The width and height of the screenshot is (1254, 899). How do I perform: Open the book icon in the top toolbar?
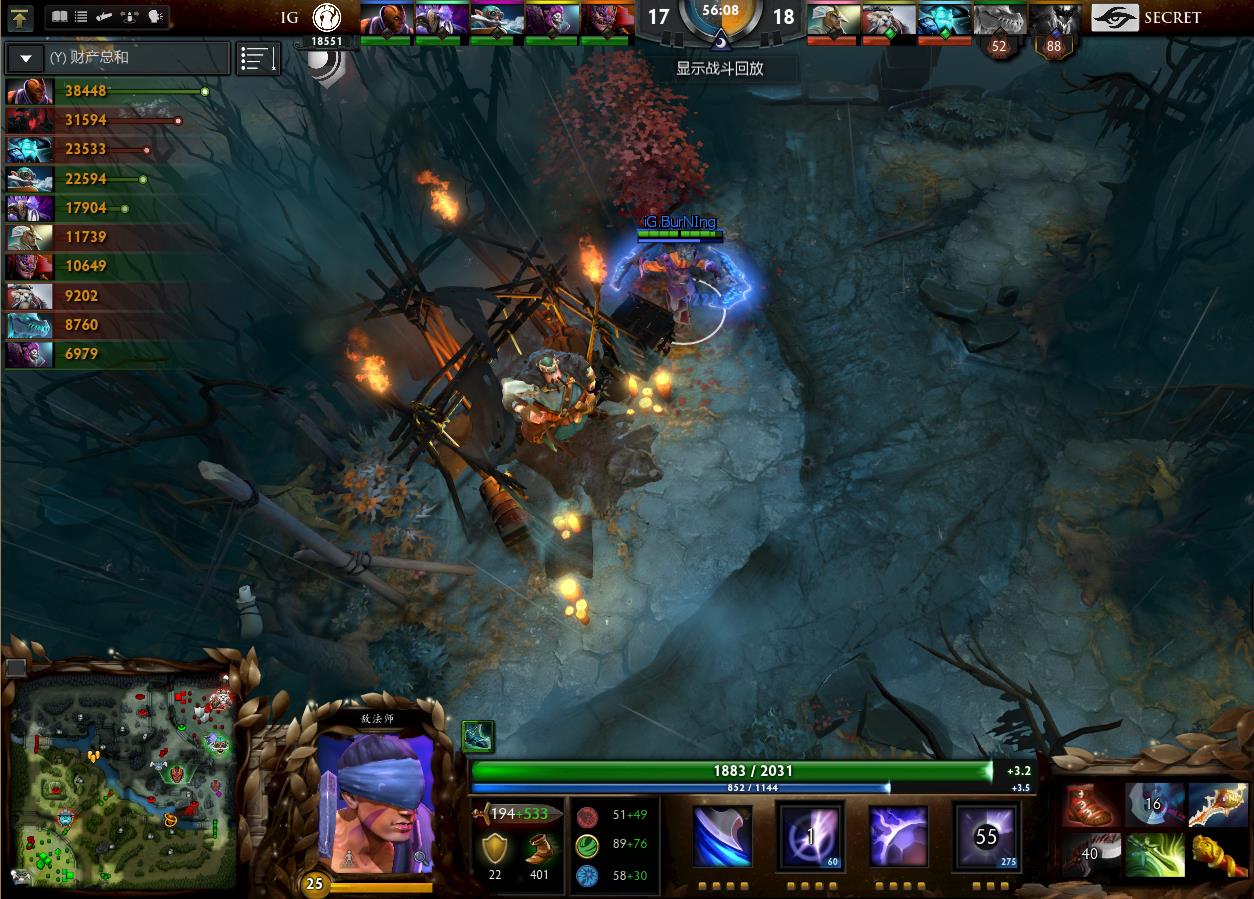60,17
